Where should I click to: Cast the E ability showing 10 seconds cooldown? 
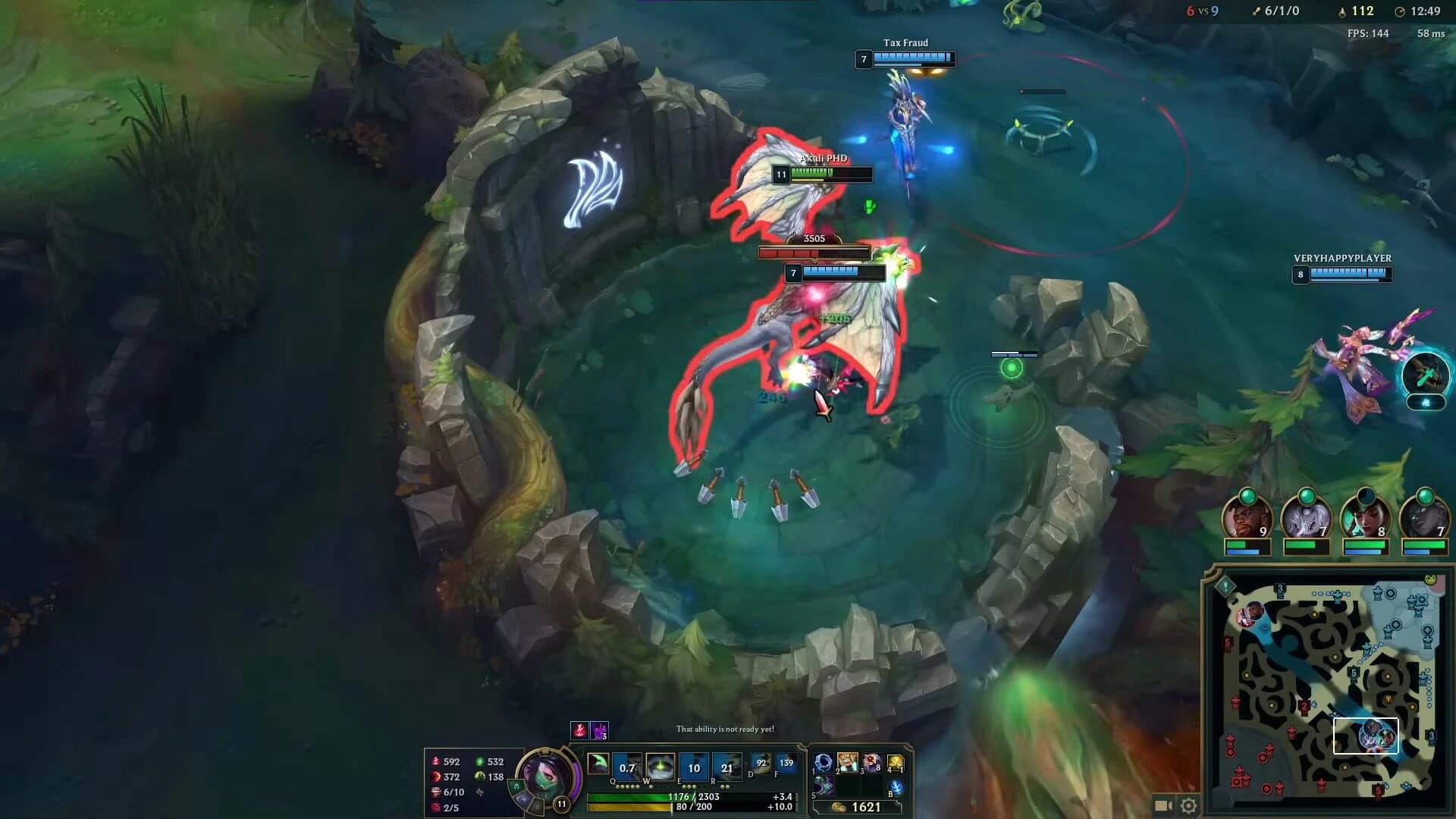(x=695, y=768)
